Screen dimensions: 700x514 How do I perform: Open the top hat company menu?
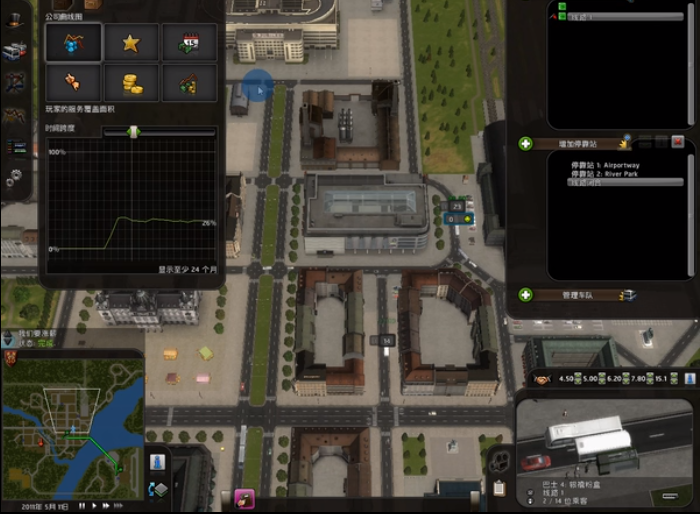coord(15,20)
